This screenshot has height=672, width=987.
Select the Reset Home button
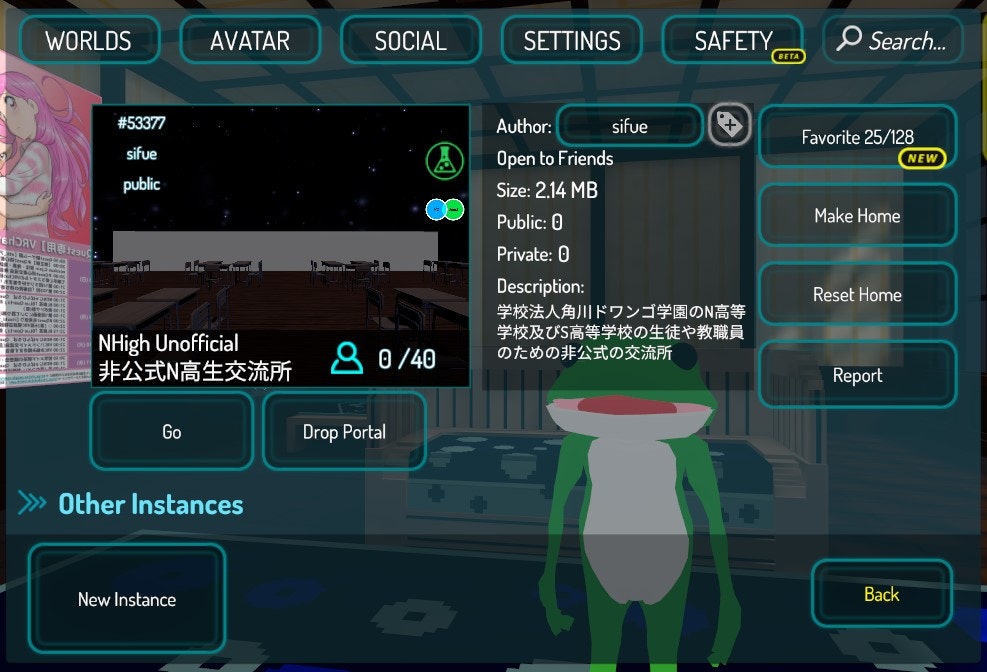[x=857, y=295]
